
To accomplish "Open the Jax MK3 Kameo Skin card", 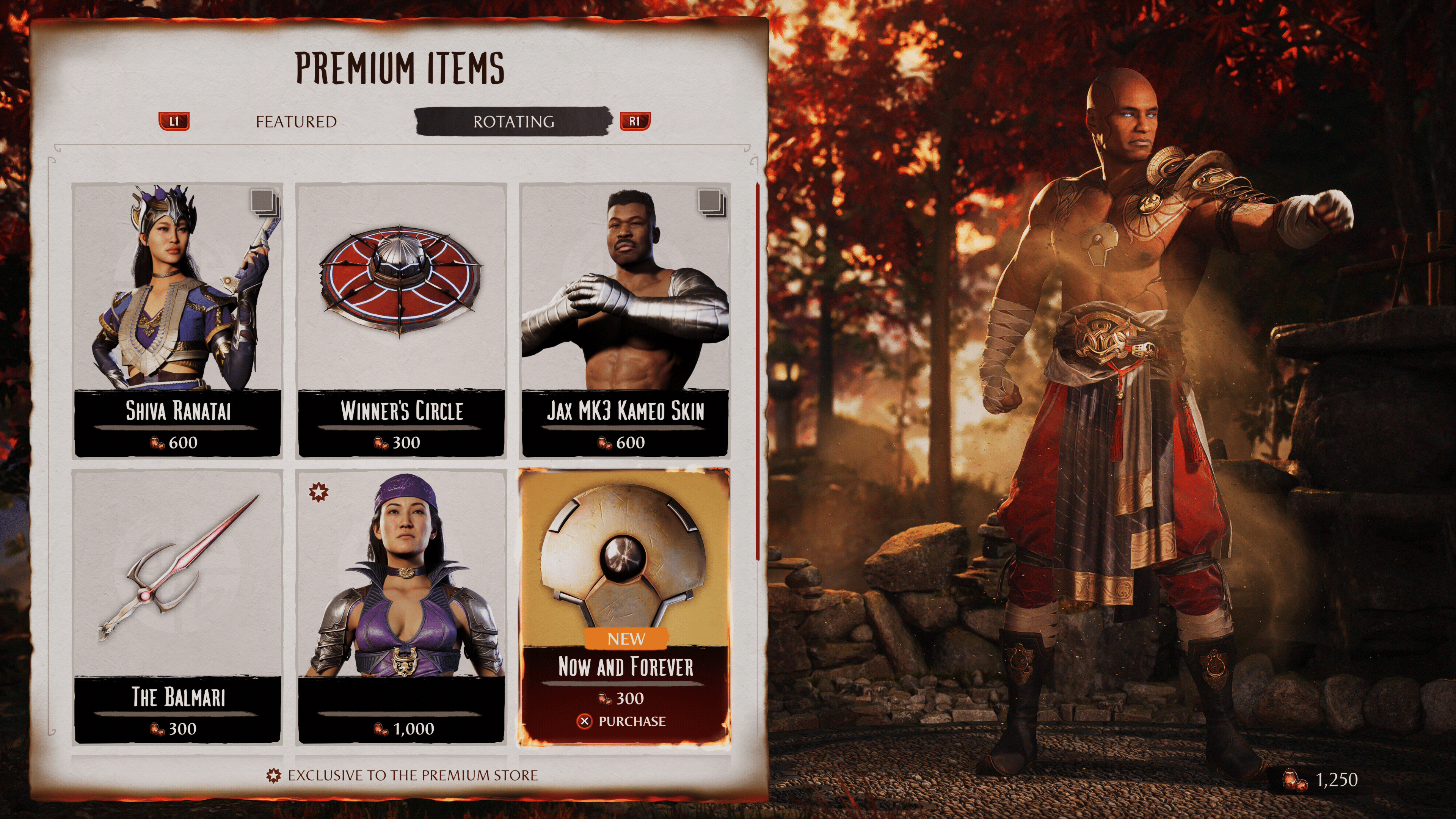I will coord(624,320).
